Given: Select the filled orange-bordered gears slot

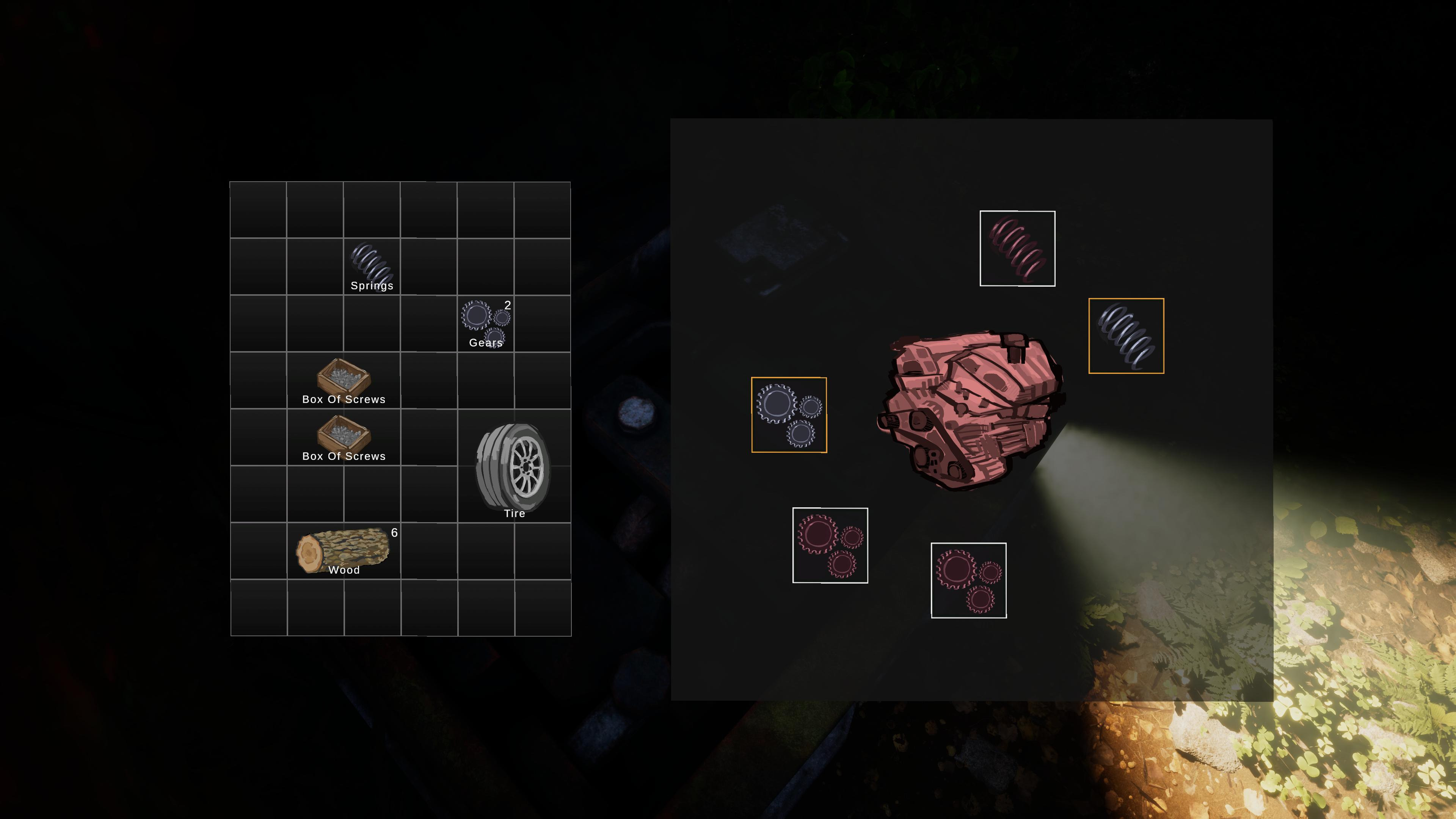Looking at the screenshot, I should (789, 415).
